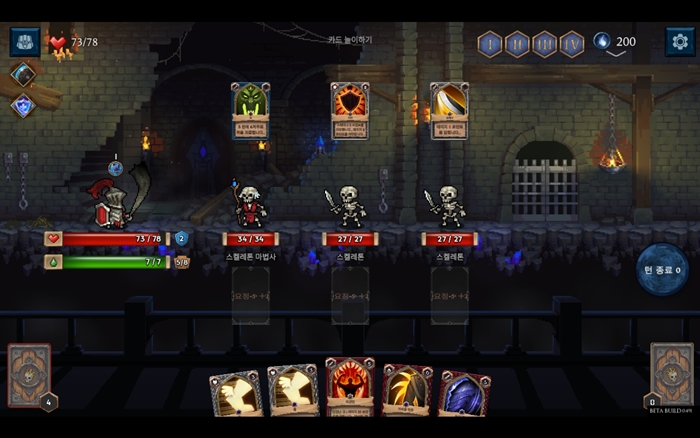Select the blue armor card in hand
Screen dimensions: 700x438
464,394
